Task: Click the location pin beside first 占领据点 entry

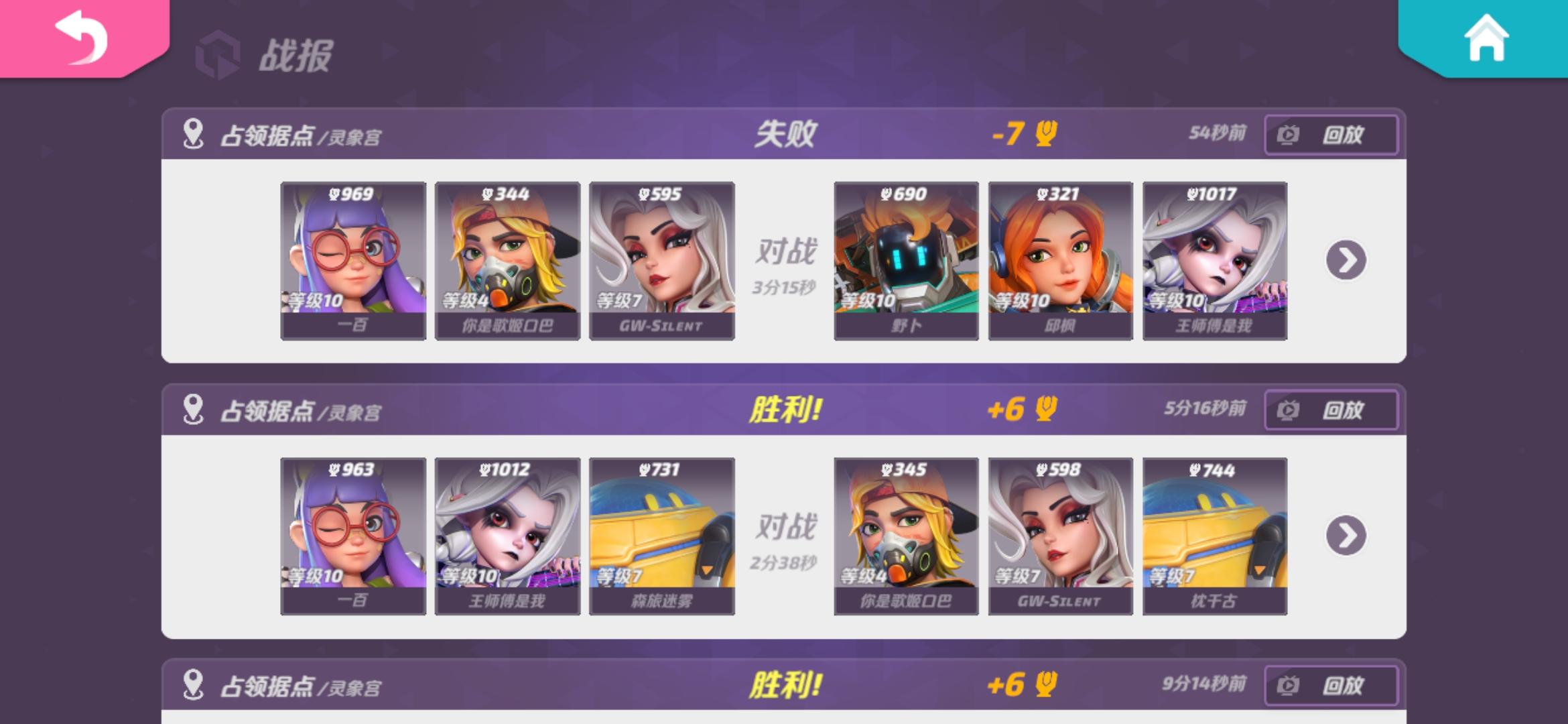Action: click(192, 134)
